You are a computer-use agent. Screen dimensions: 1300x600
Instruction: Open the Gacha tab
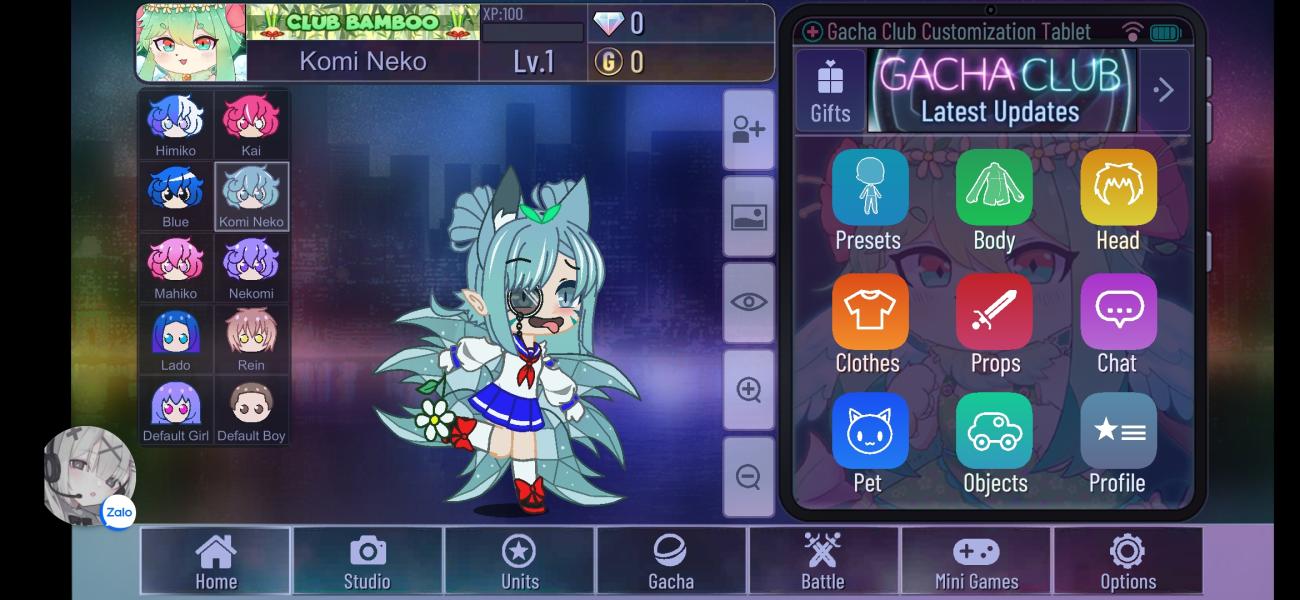(670, 562)
